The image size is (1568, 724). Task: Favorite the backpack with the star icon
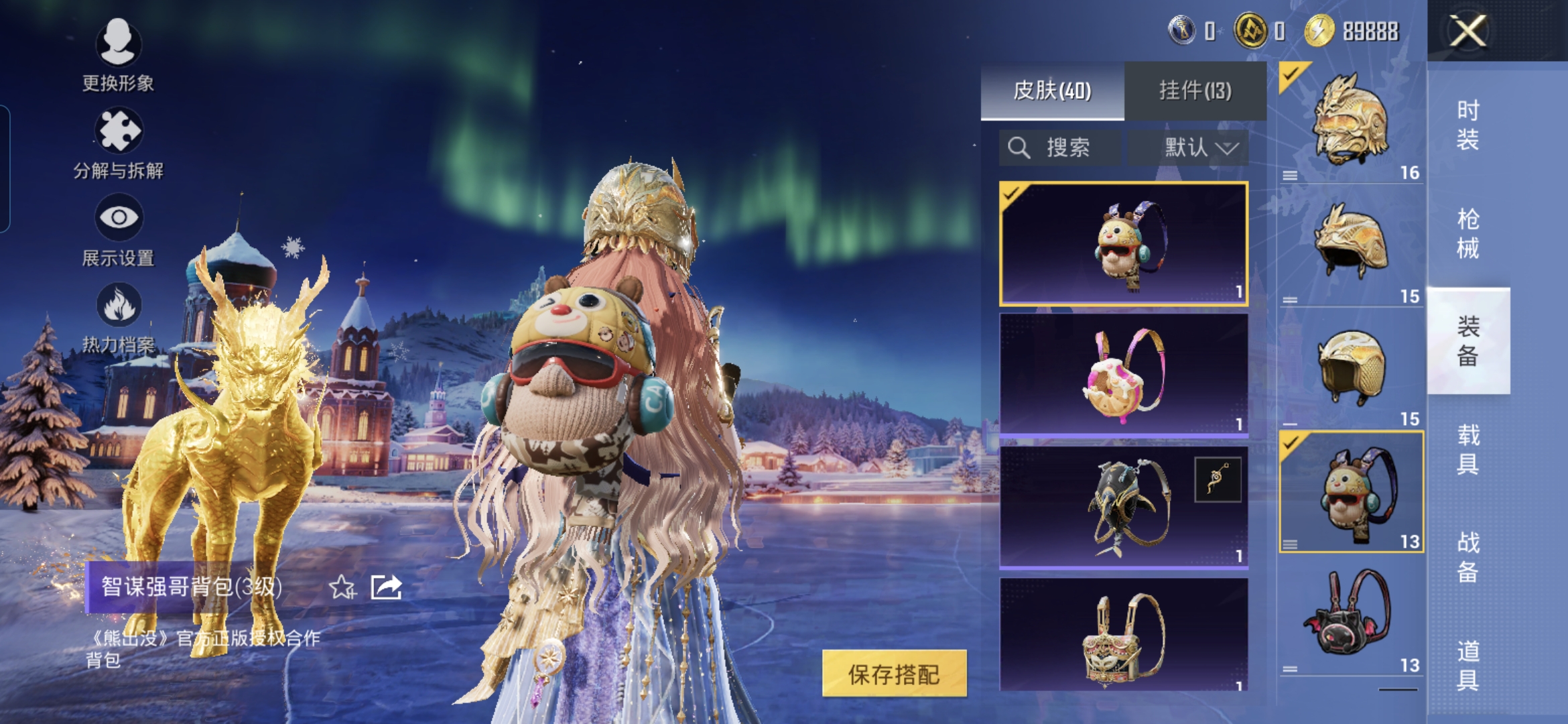pyautogui.click(x=342, y=588)
